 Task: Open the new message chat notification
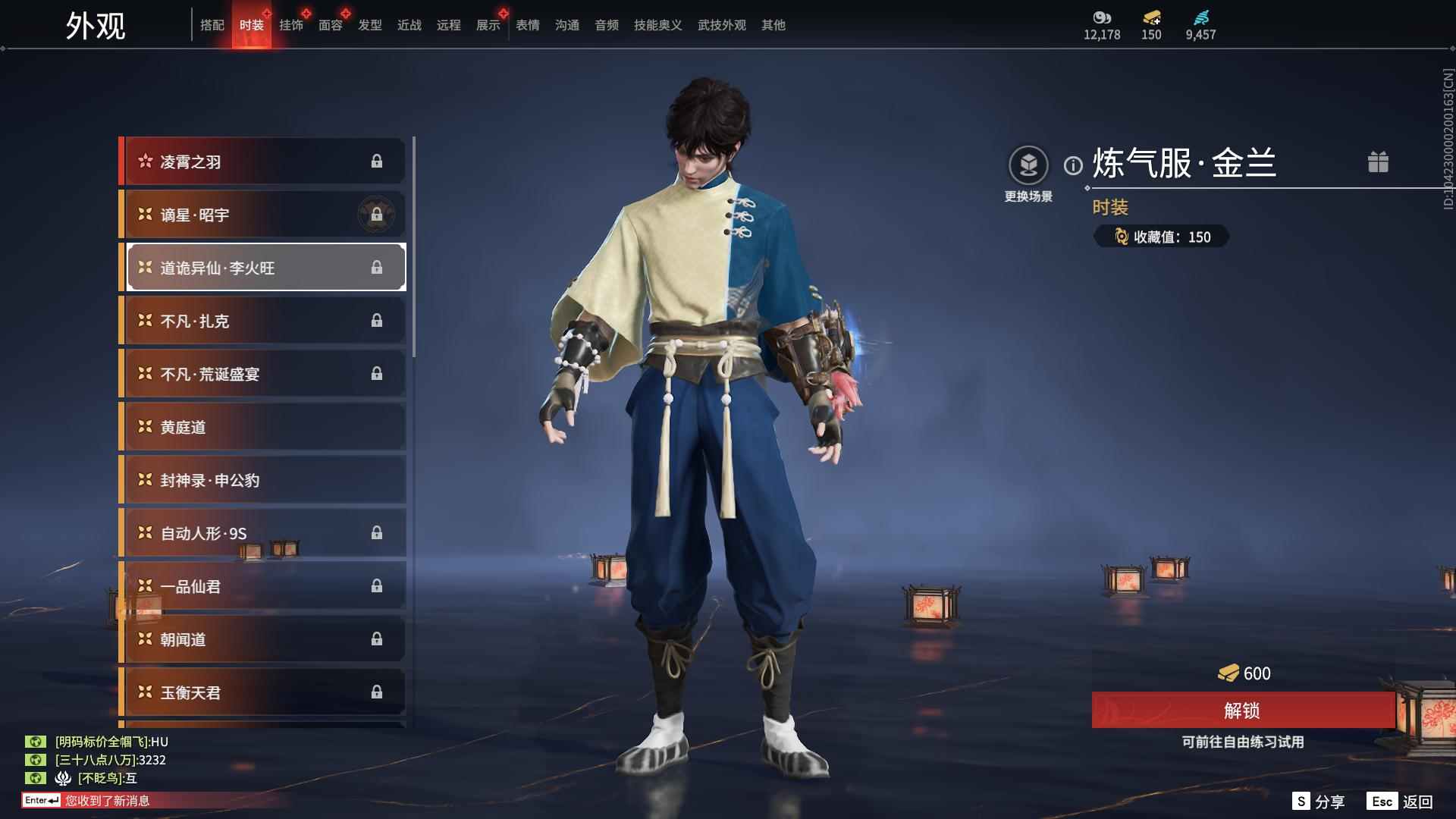click(107, 801)
